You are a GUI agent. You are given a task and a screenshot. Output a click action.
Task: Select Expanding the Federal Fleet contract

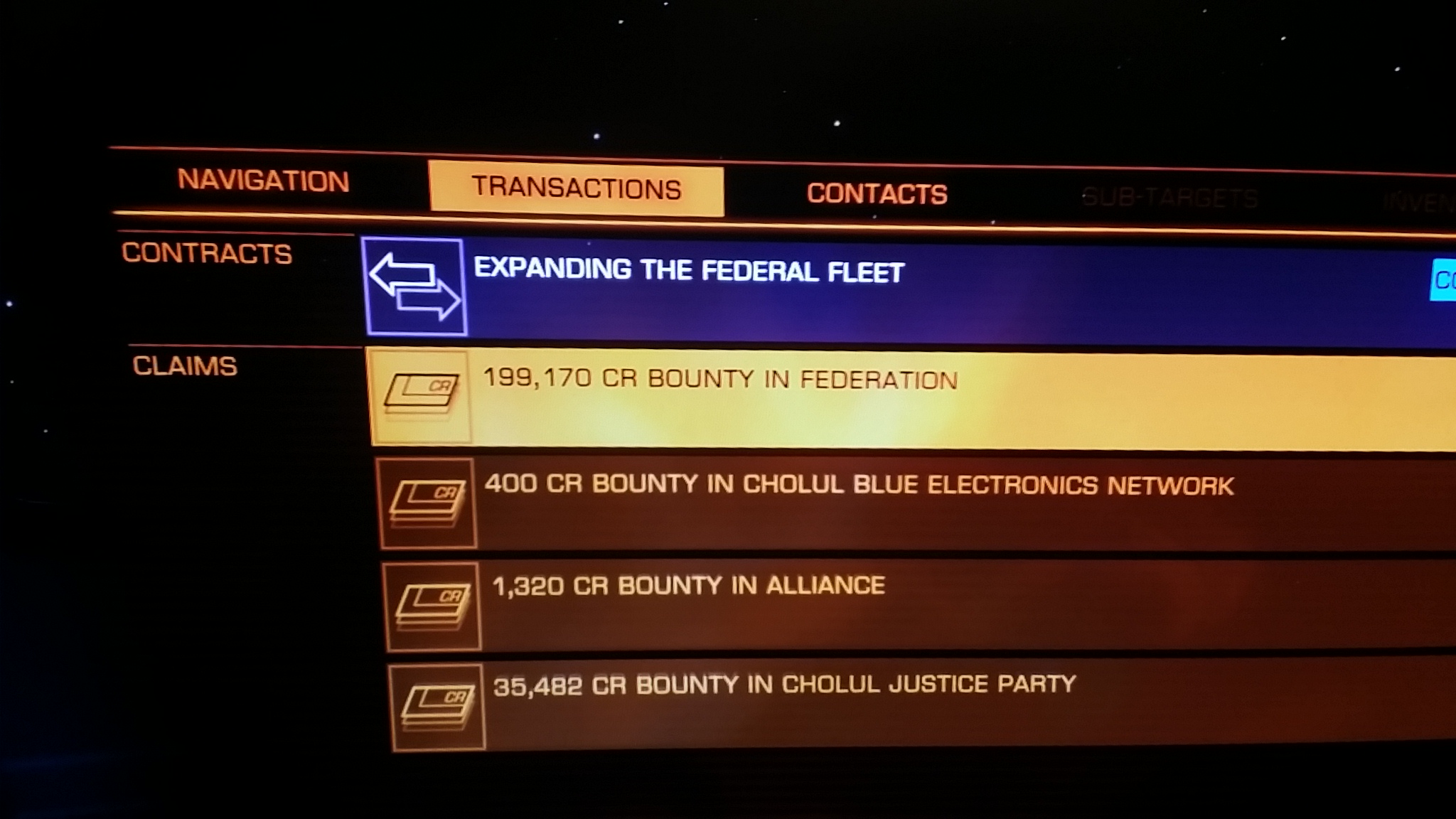click(x=689, y=271)
